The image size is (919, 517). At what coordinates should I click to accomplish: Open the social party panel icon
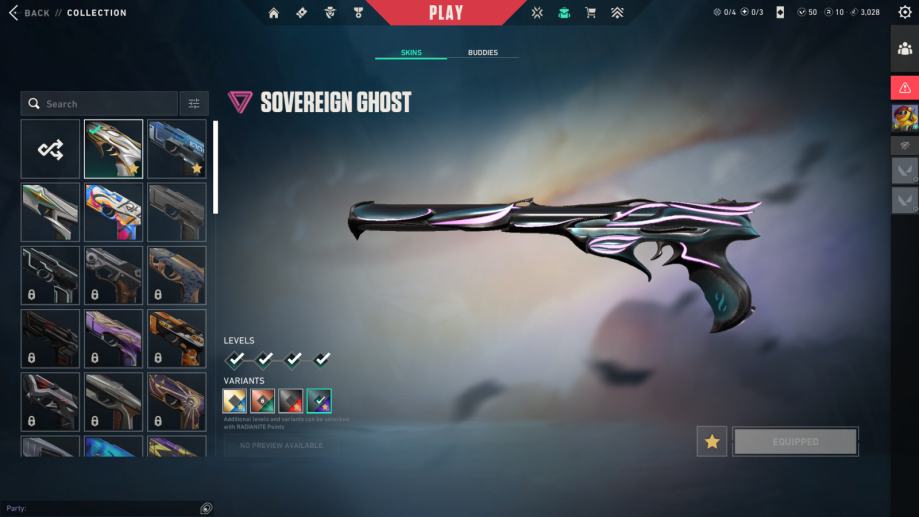point(905,47)
